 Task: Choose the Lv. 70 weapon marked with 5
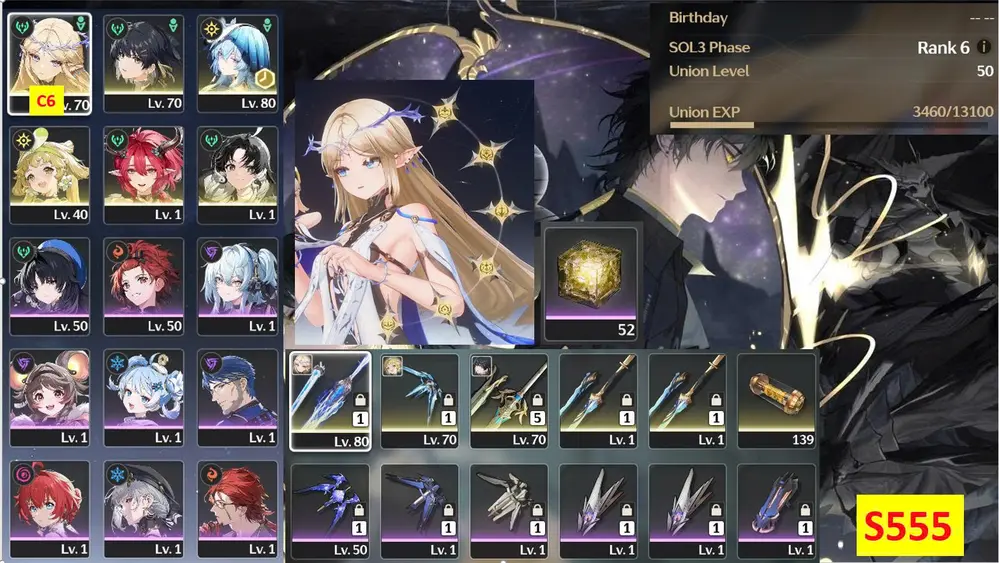[509, 400]
